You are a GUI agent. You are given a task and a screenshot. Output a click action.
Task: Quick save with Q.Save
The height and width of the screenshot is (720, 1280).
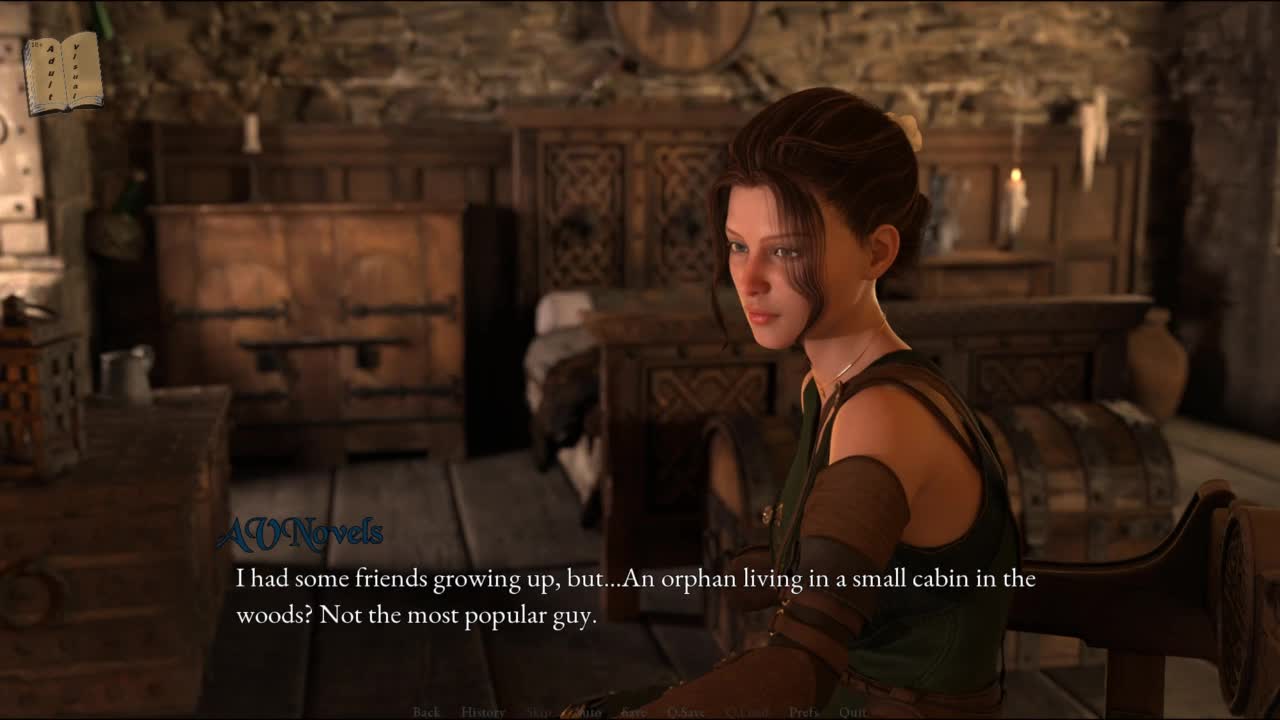click(686, 712)
